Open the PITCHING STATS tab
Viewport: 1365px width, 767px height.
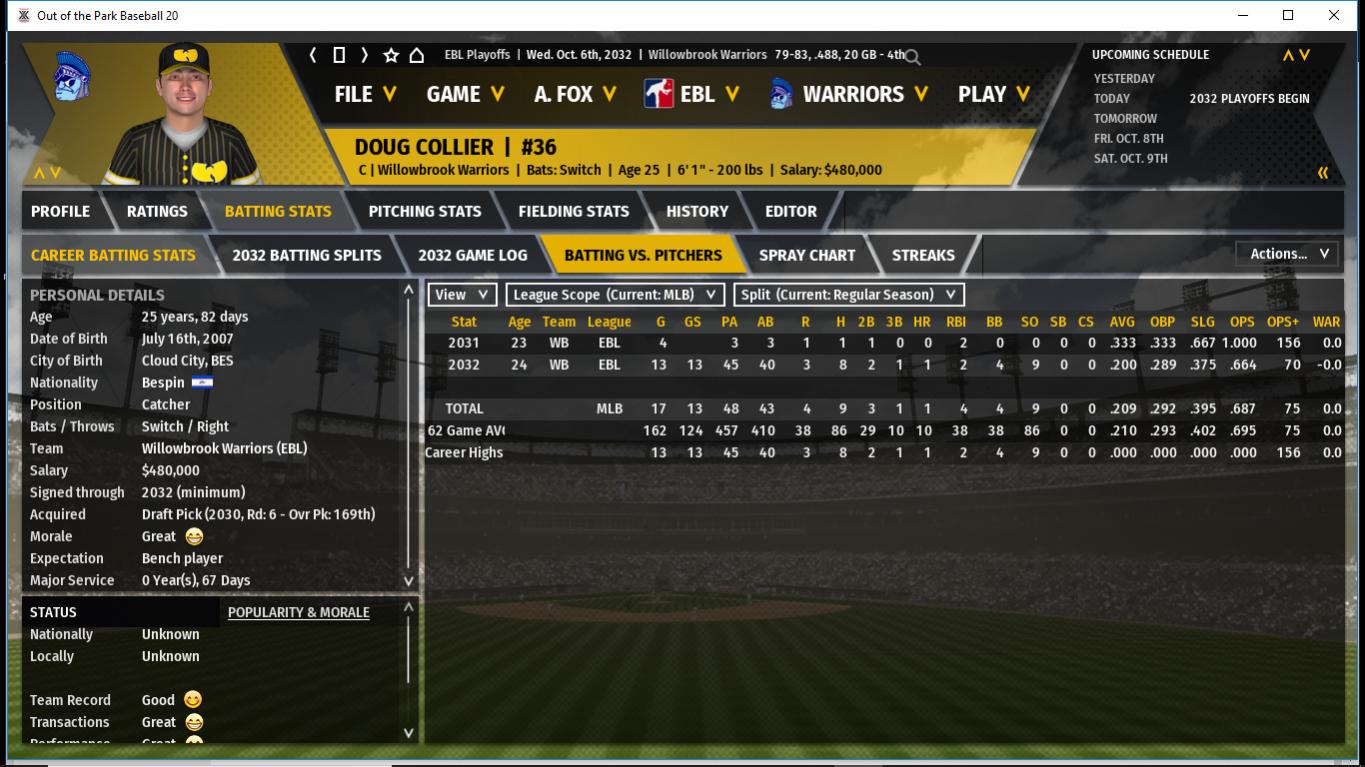pyautogui.click(x=425, y=211)
